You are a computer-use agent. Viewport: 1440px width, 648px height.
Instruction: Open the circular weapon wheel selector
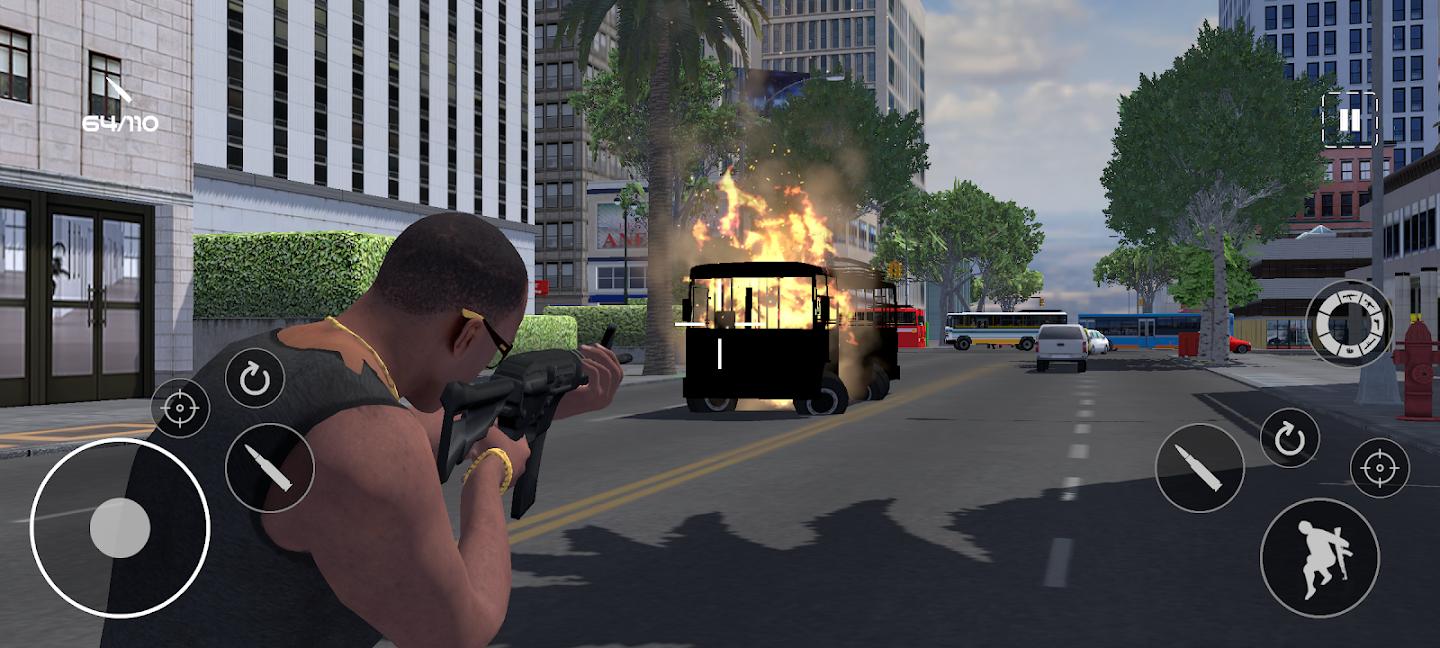point(1349,323)
